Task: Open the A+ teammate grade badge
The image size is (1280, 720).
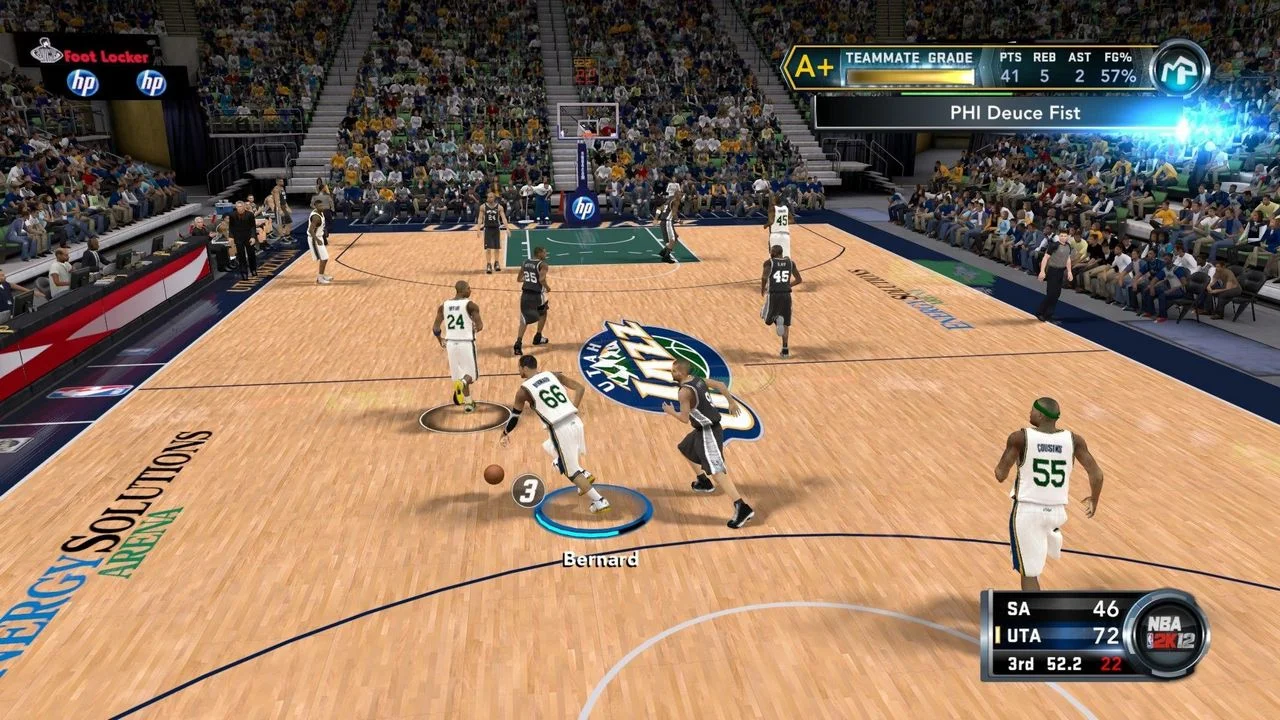Action: pos(808,68)
